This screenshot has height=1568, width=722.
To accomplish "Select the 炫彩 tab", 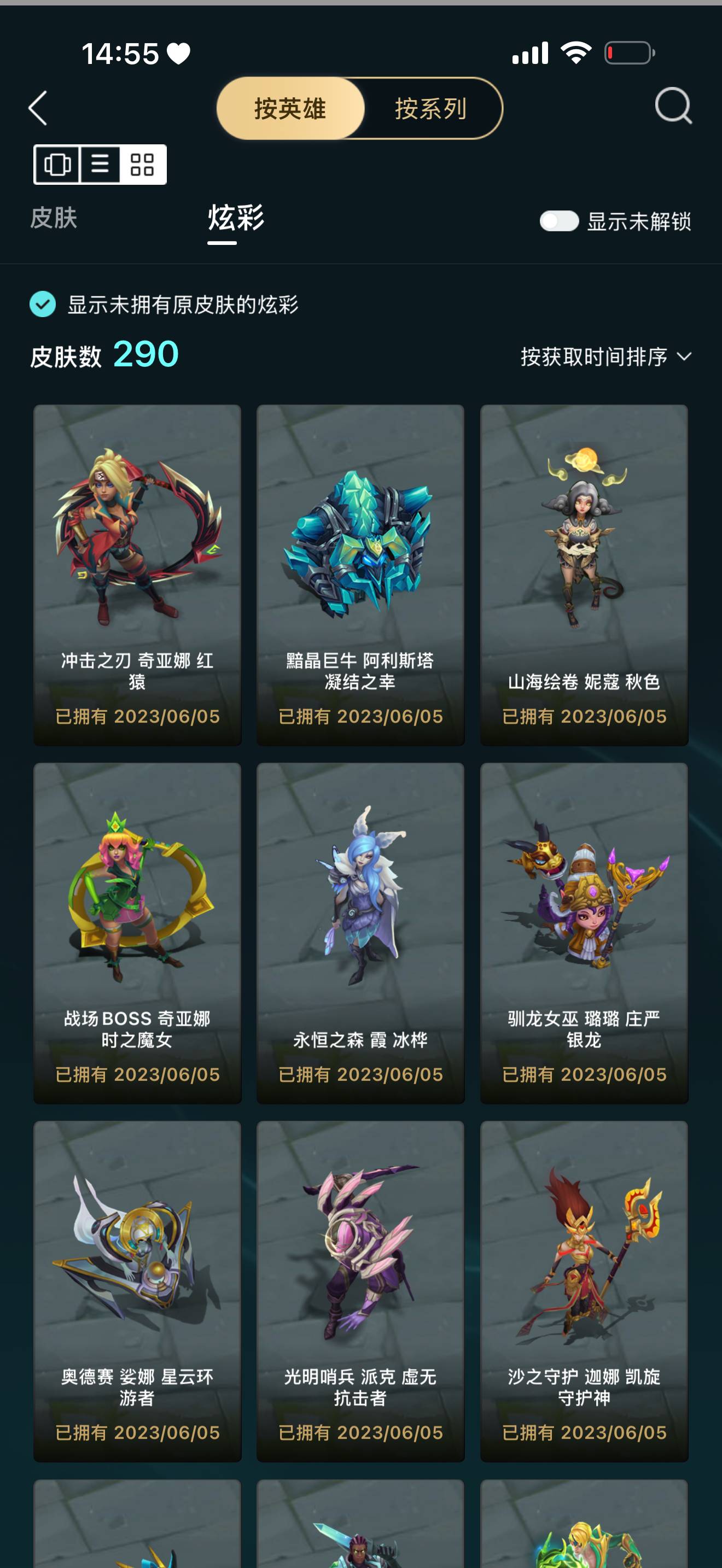I will [x=234, y=220].
